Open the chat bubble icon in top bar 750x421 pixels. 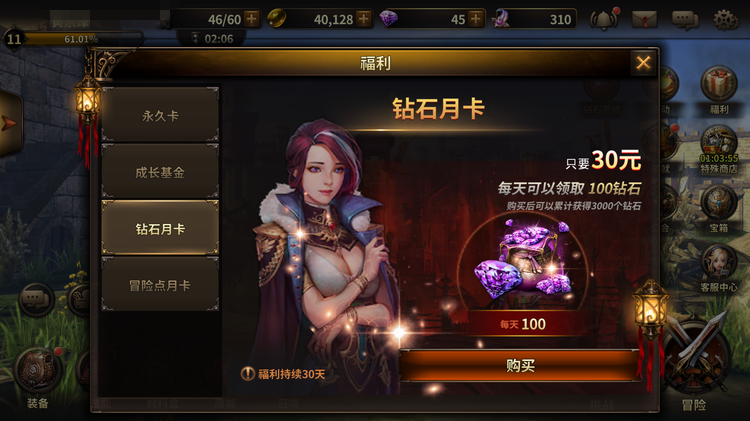click(685, 19)
